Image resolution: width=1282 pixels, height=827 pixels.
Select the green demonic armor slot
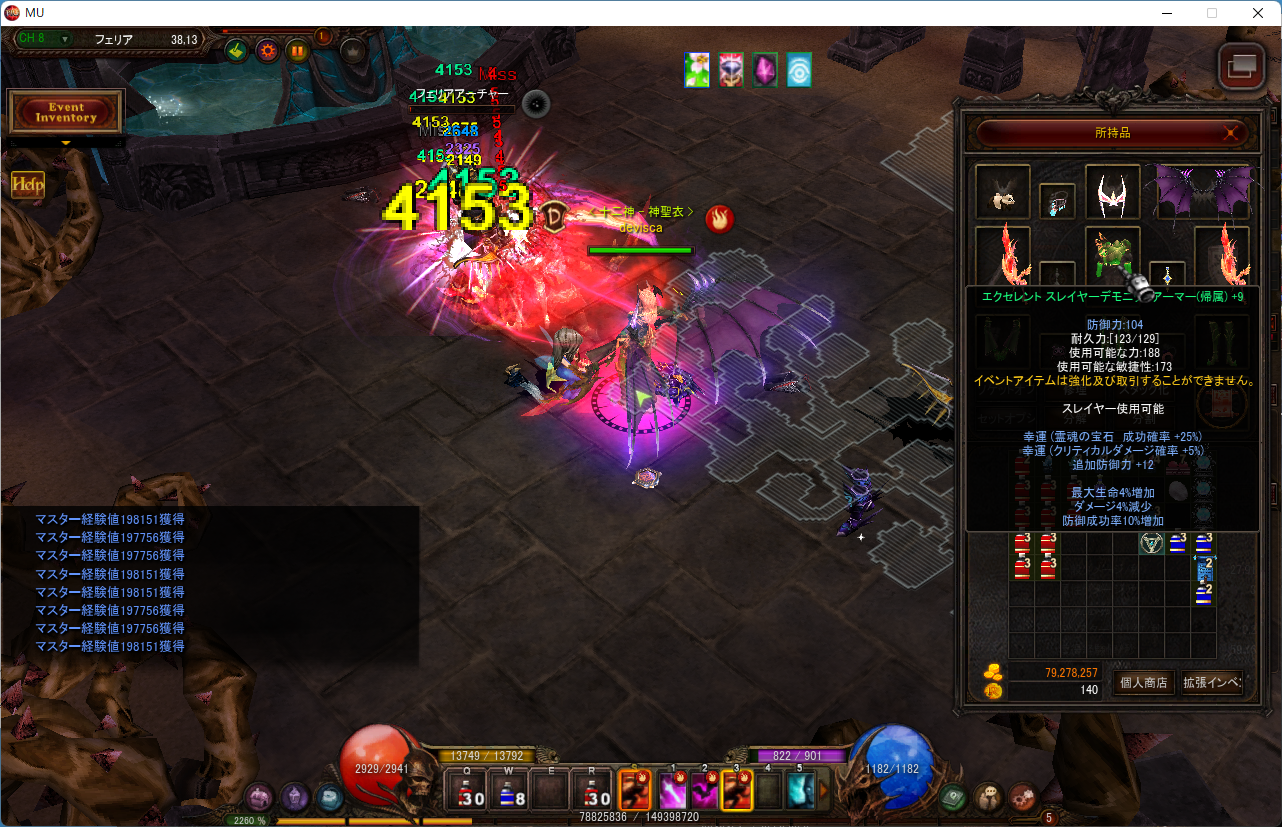(x=1112, y=253)
